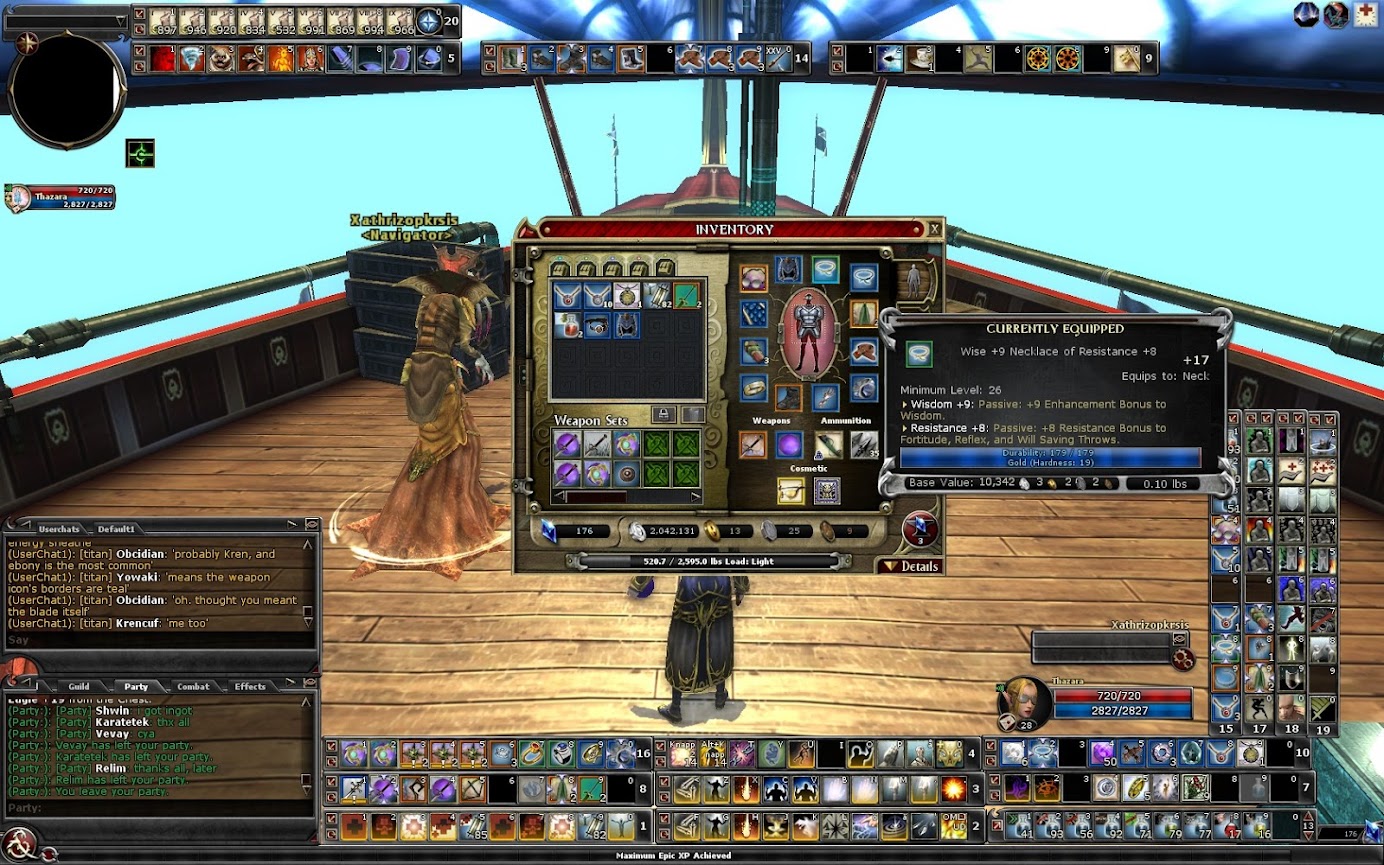Click the gold medallion inventory item
Image resolution: width=1384 pixels, height=865 pixels.
click(x=626, y=295)
